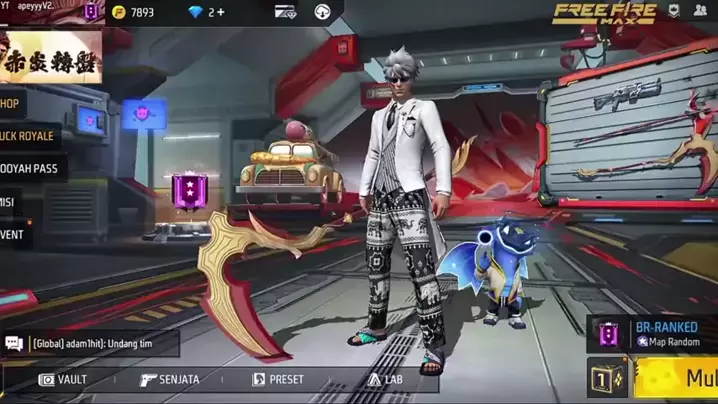Open the Preset menu

point(278,380)
